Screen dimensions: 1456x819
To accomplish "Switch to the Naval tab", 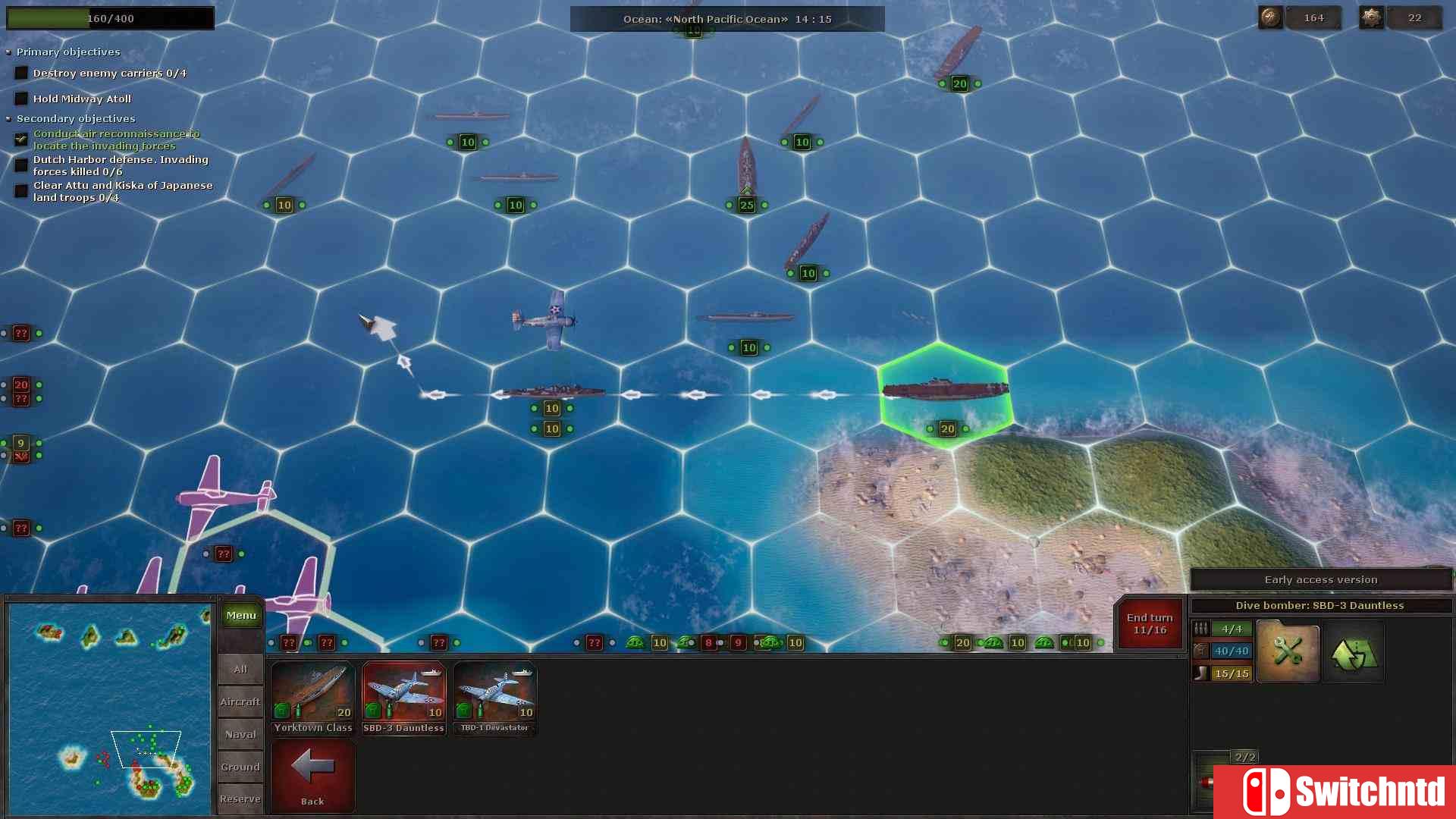I will coord(240,734).
